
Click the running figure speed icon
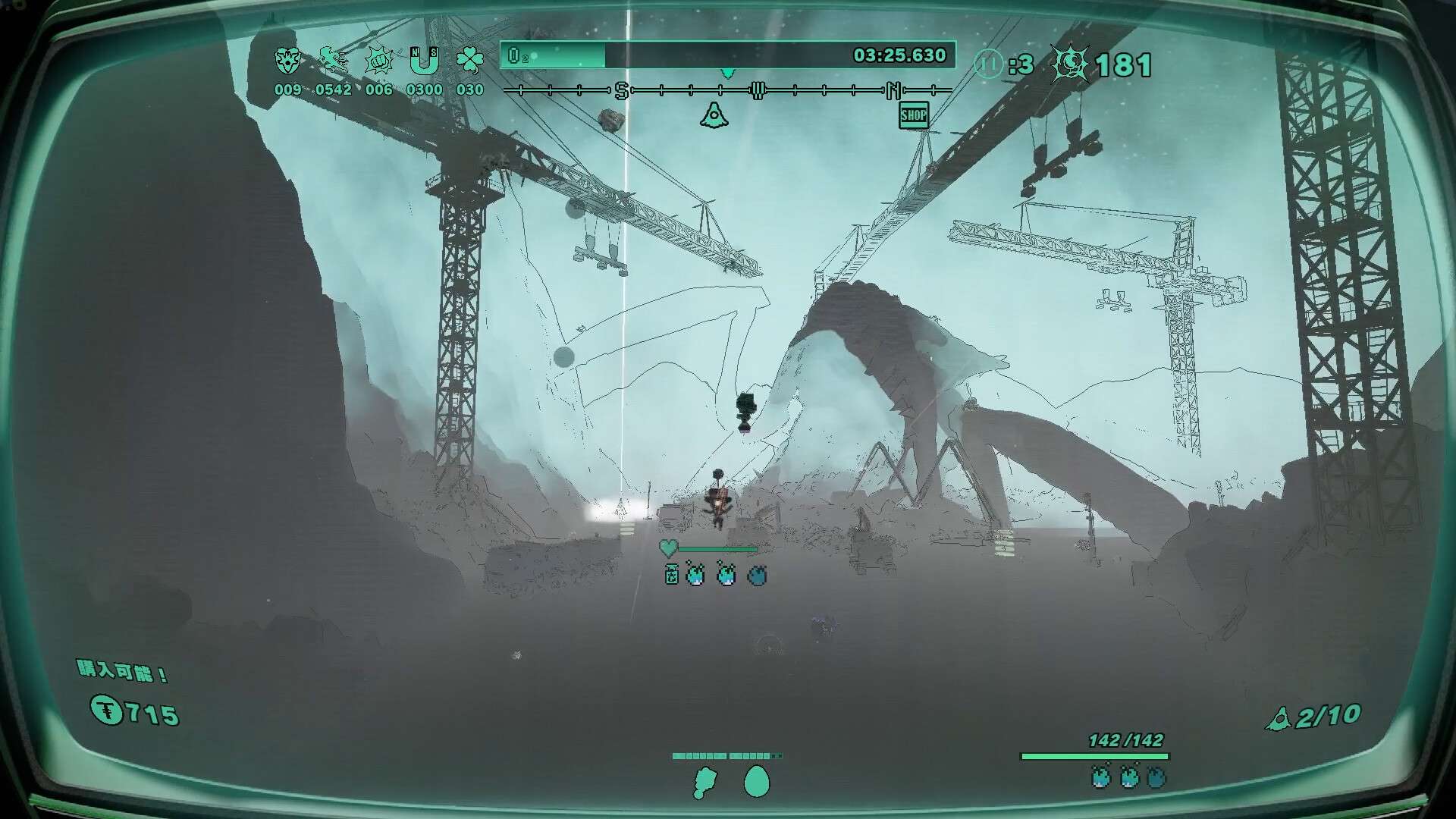pyautogui.click(x=333, y=61)
